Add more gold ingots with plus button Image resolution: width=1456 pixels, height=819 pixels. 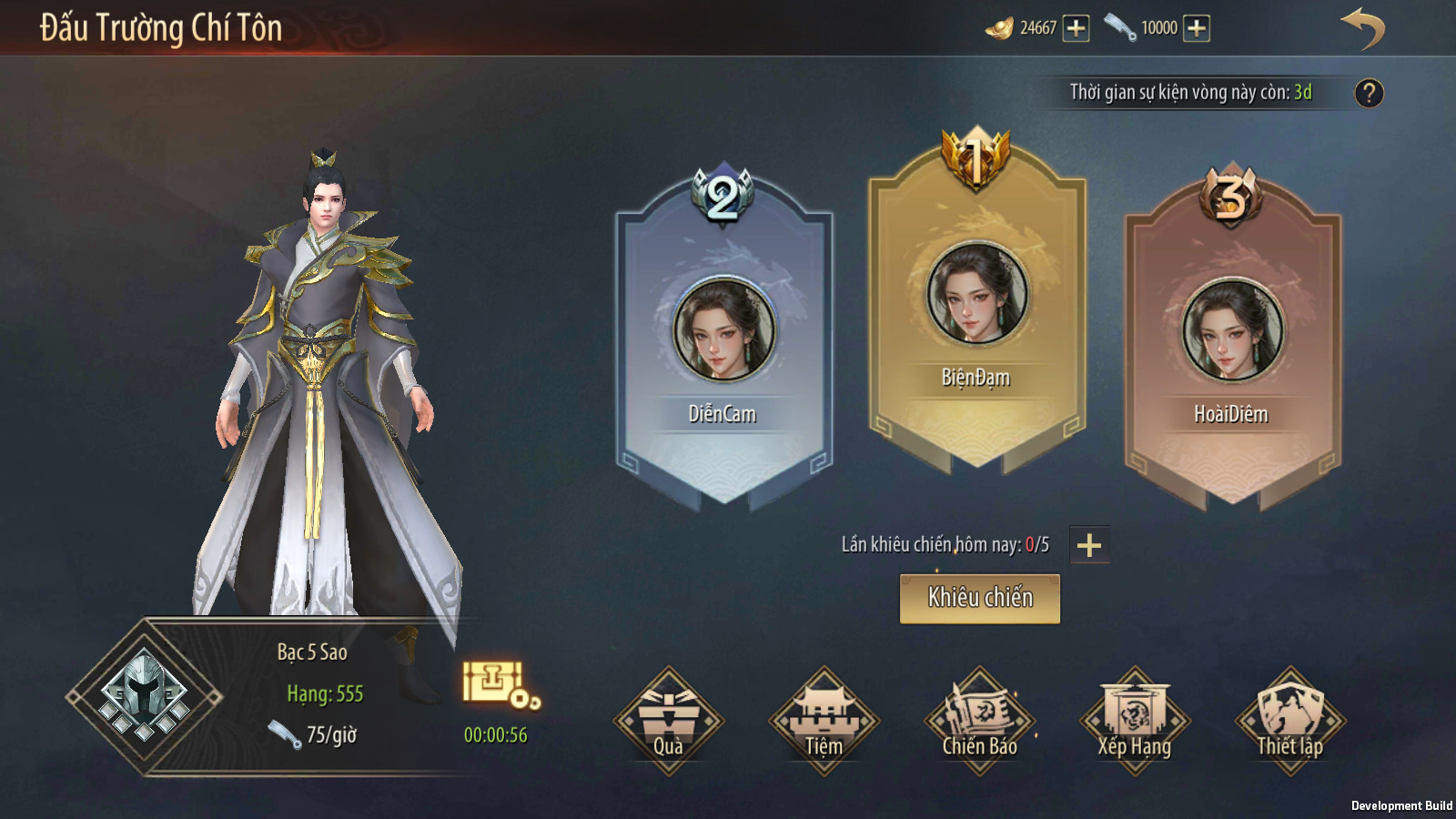point(1076,28)
